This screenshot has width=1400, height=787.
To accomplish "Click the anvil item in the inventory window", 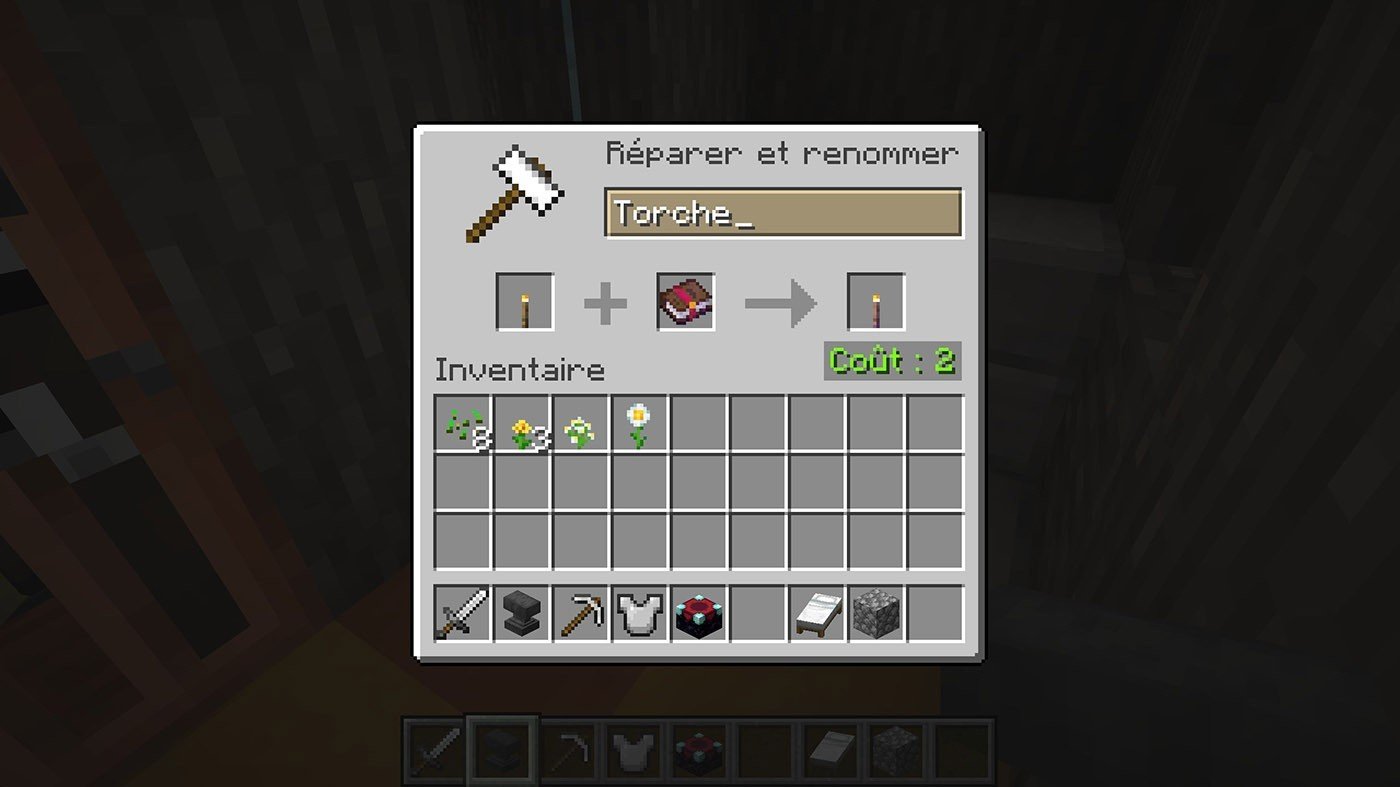I will coord(522,613).
